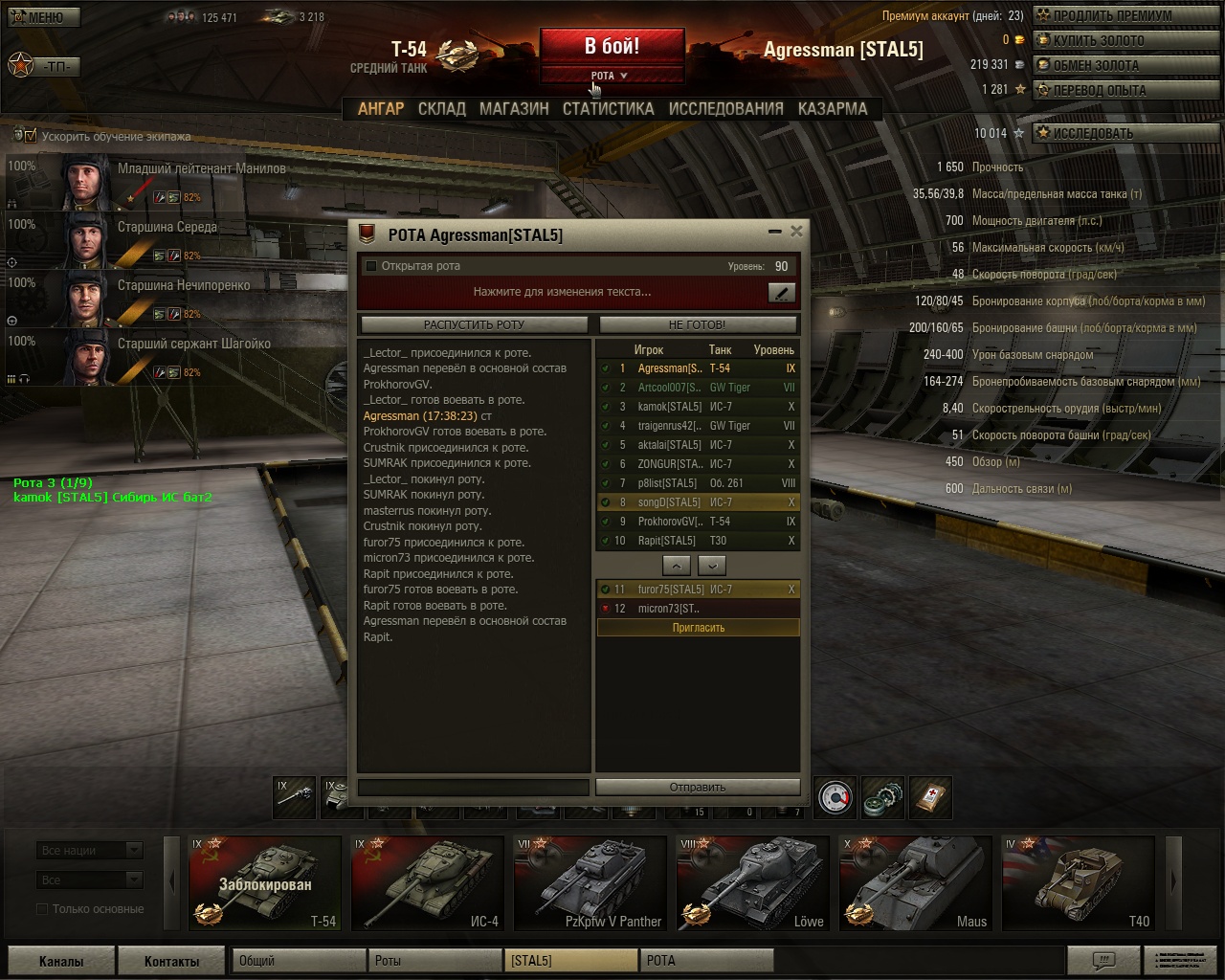Start battle with the В бой! button
This screenshot has height=980, width=1225.
(x=612, y=46)
